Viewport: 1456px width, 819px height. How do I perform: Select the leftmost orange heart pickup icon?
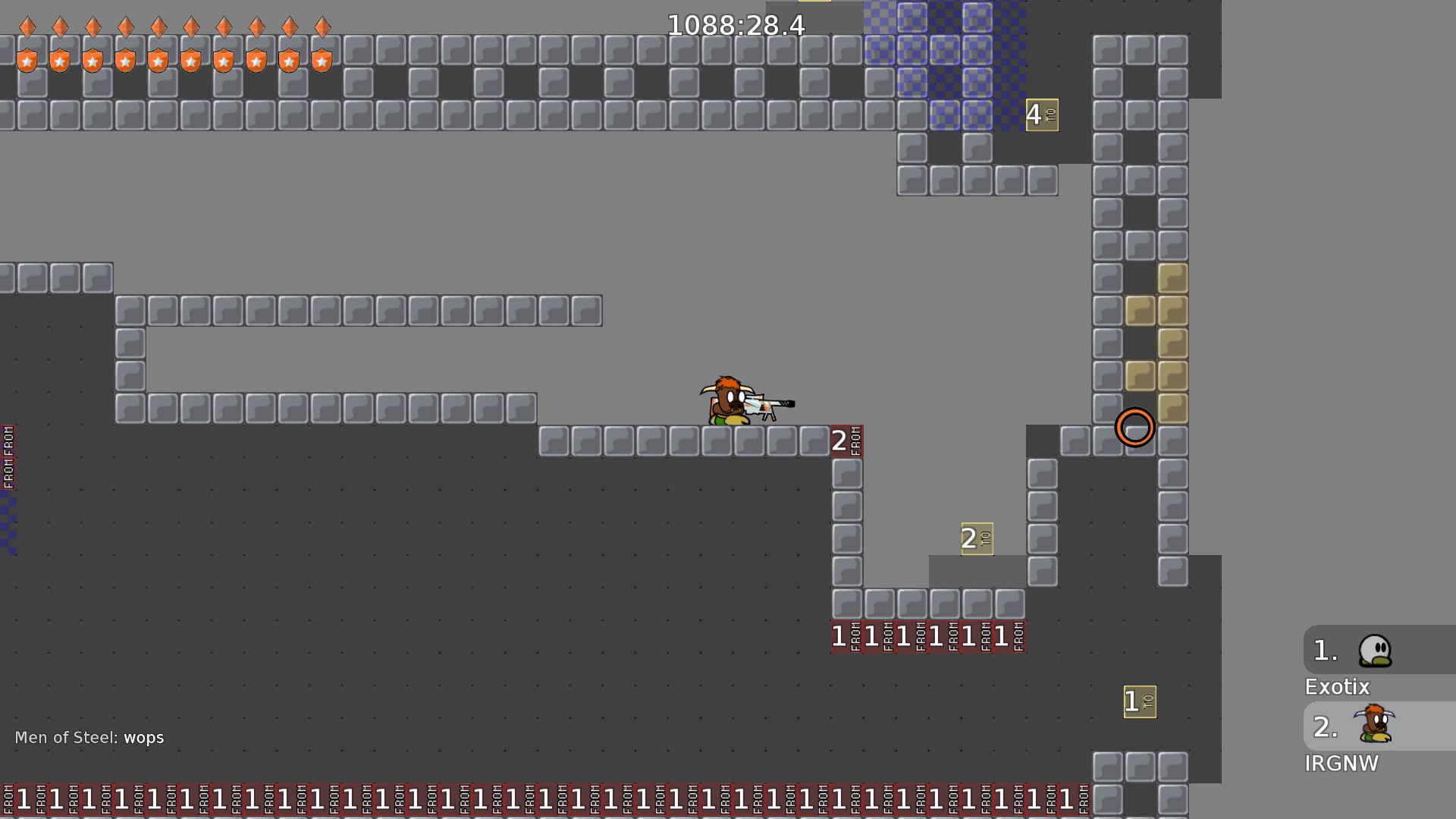(28, 27)
